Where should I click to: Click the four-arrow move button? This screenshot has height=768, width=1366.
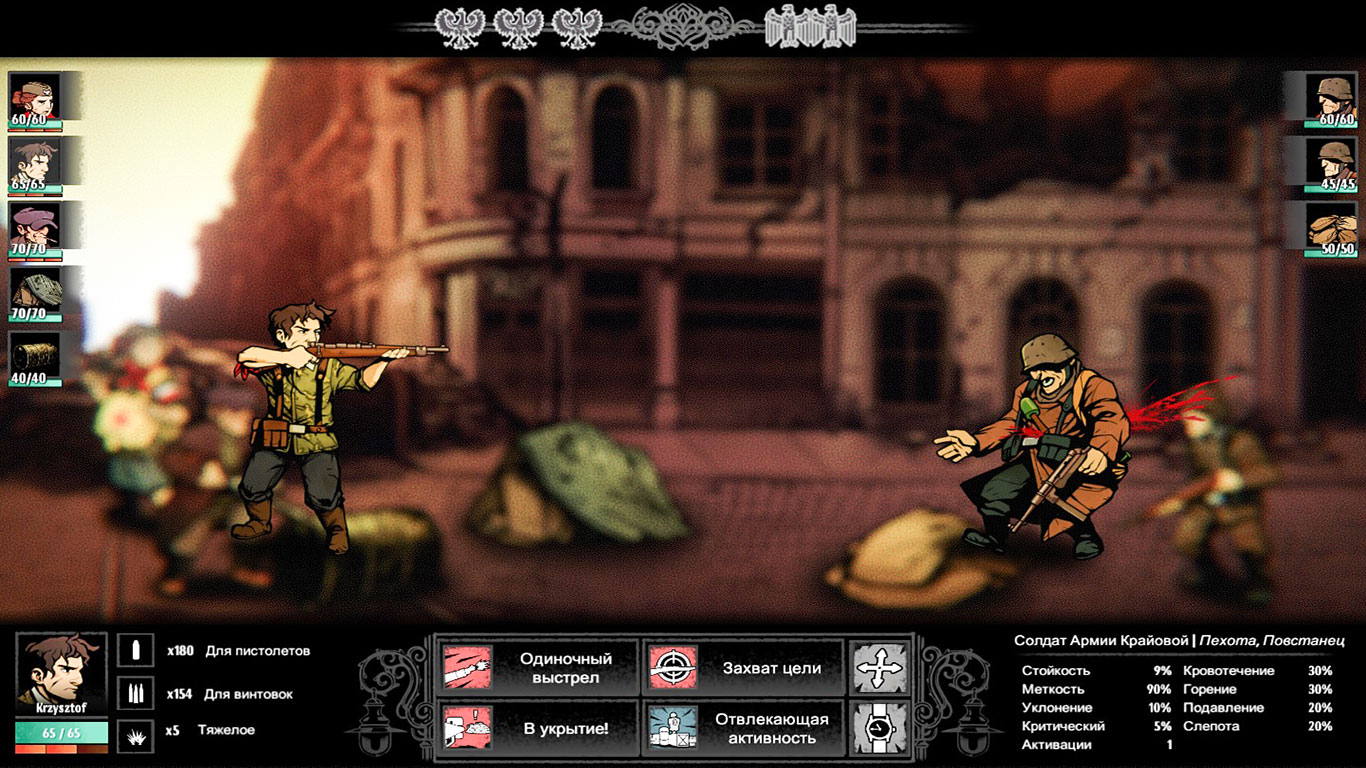(879, 668)
